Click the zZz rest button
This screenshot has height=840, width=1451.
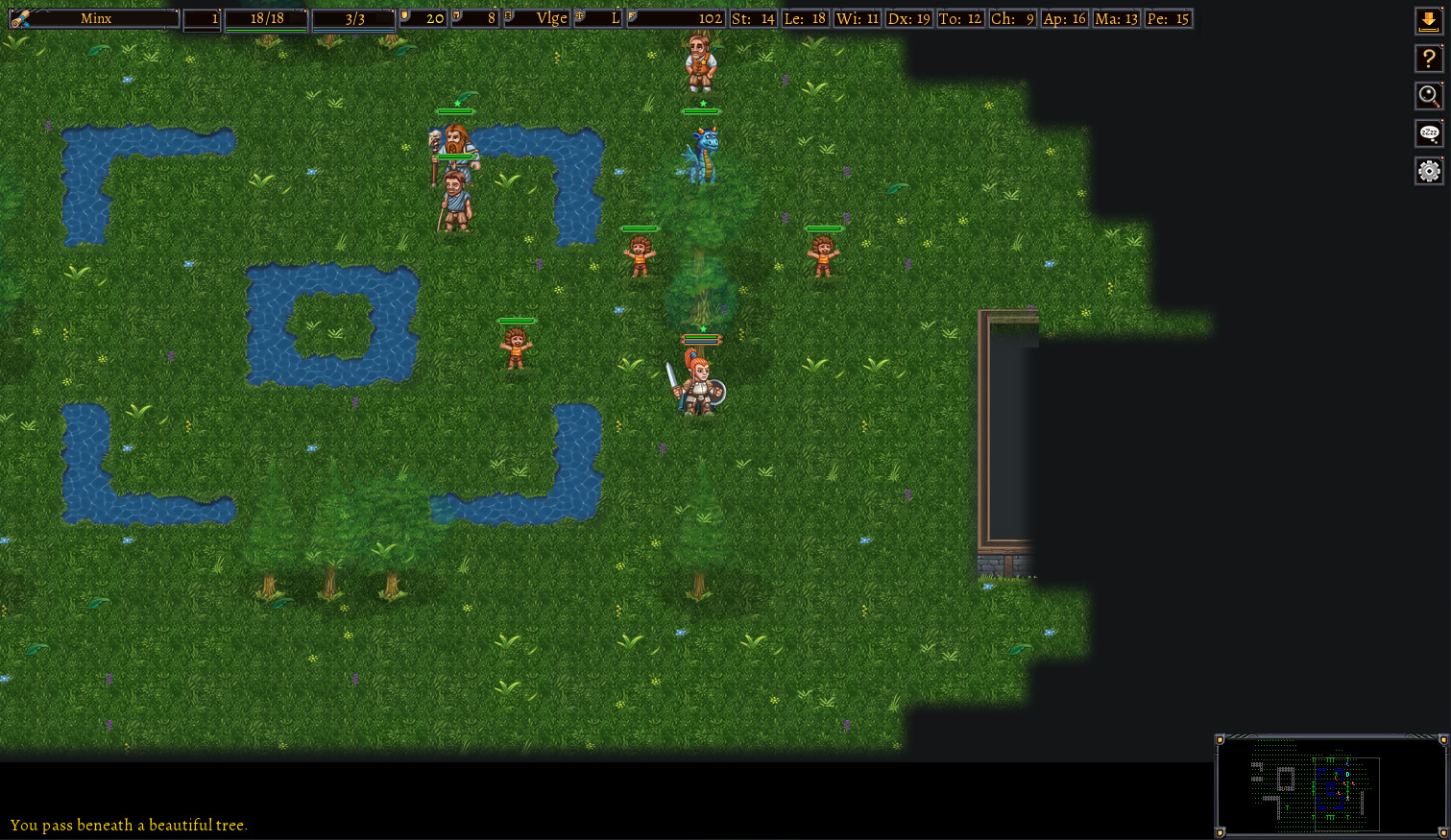pos(1429,133)
